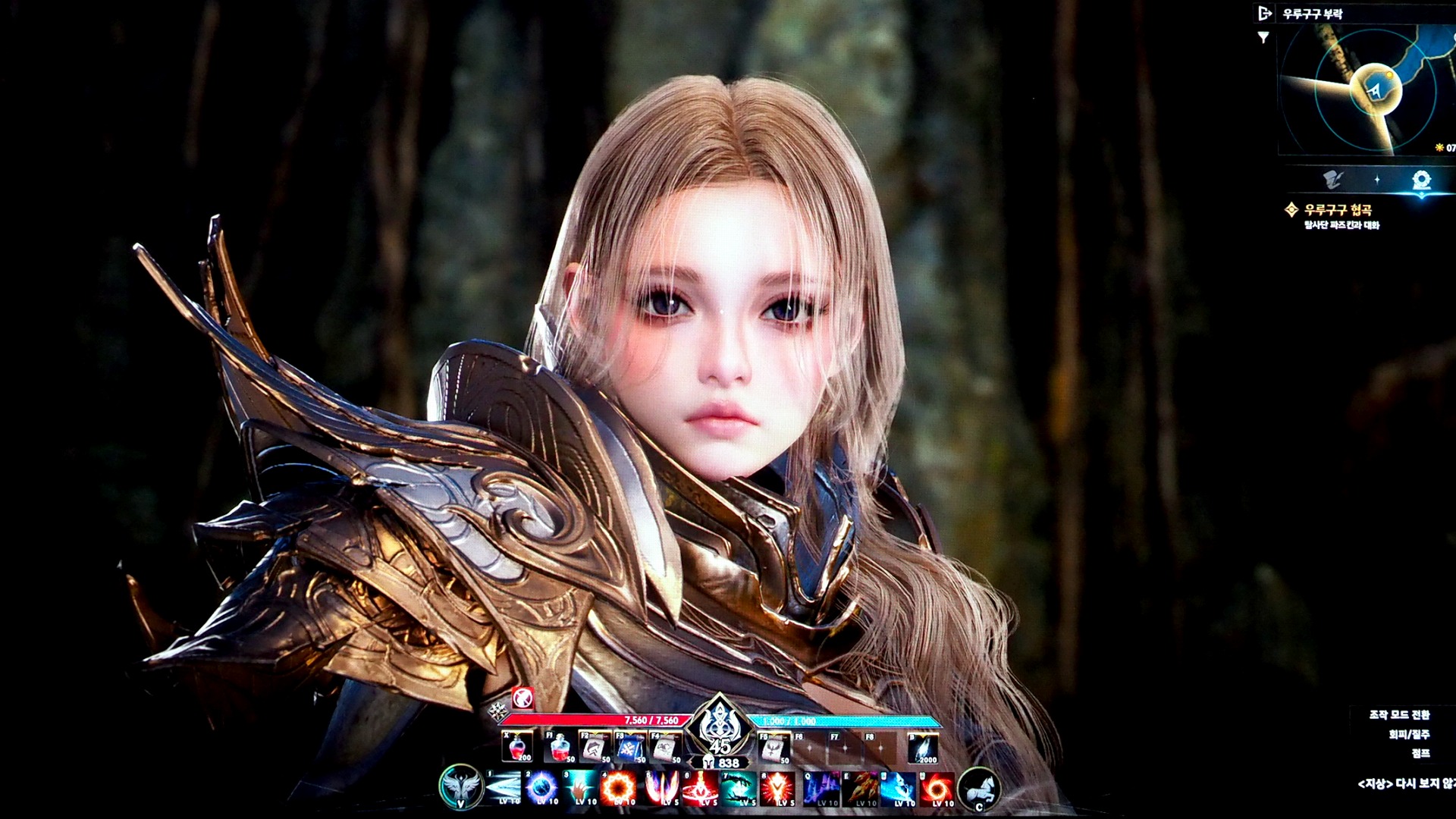Open the 우루구구 협곡 quest tracker entry
Screen dimensions: 1456x819
[1338, 210]
